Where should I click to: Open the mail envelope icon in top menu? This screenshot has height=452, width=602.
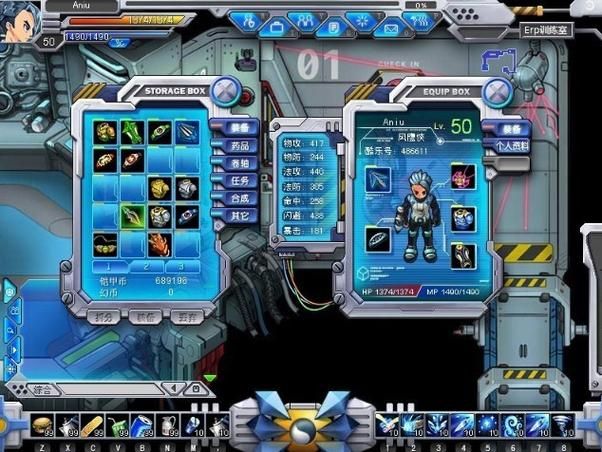[392, 27]
